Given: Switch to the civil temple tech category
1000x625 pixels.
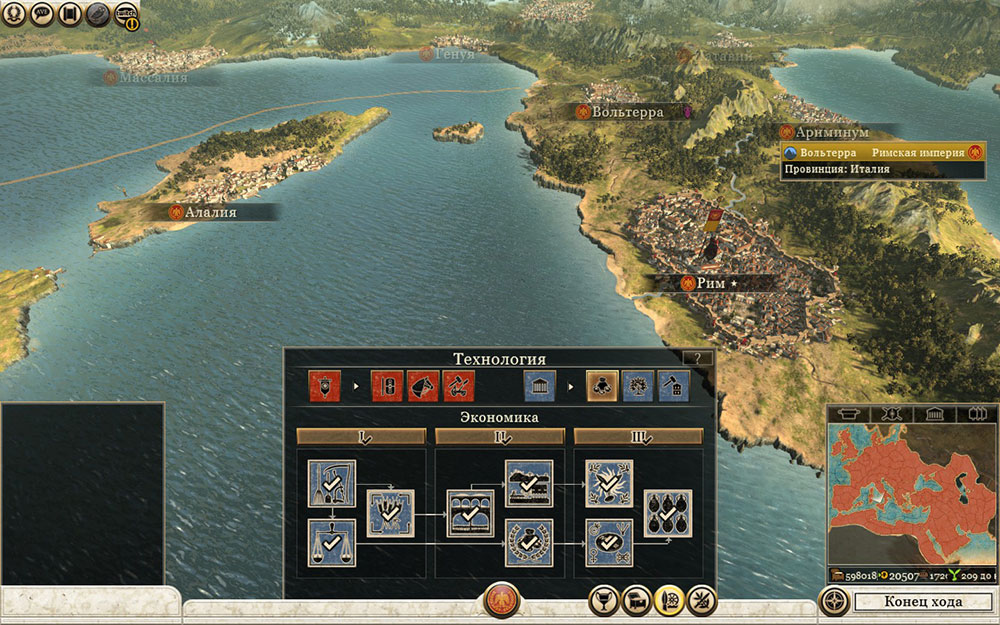Looking at the screenshot, I should click(539, 385).
